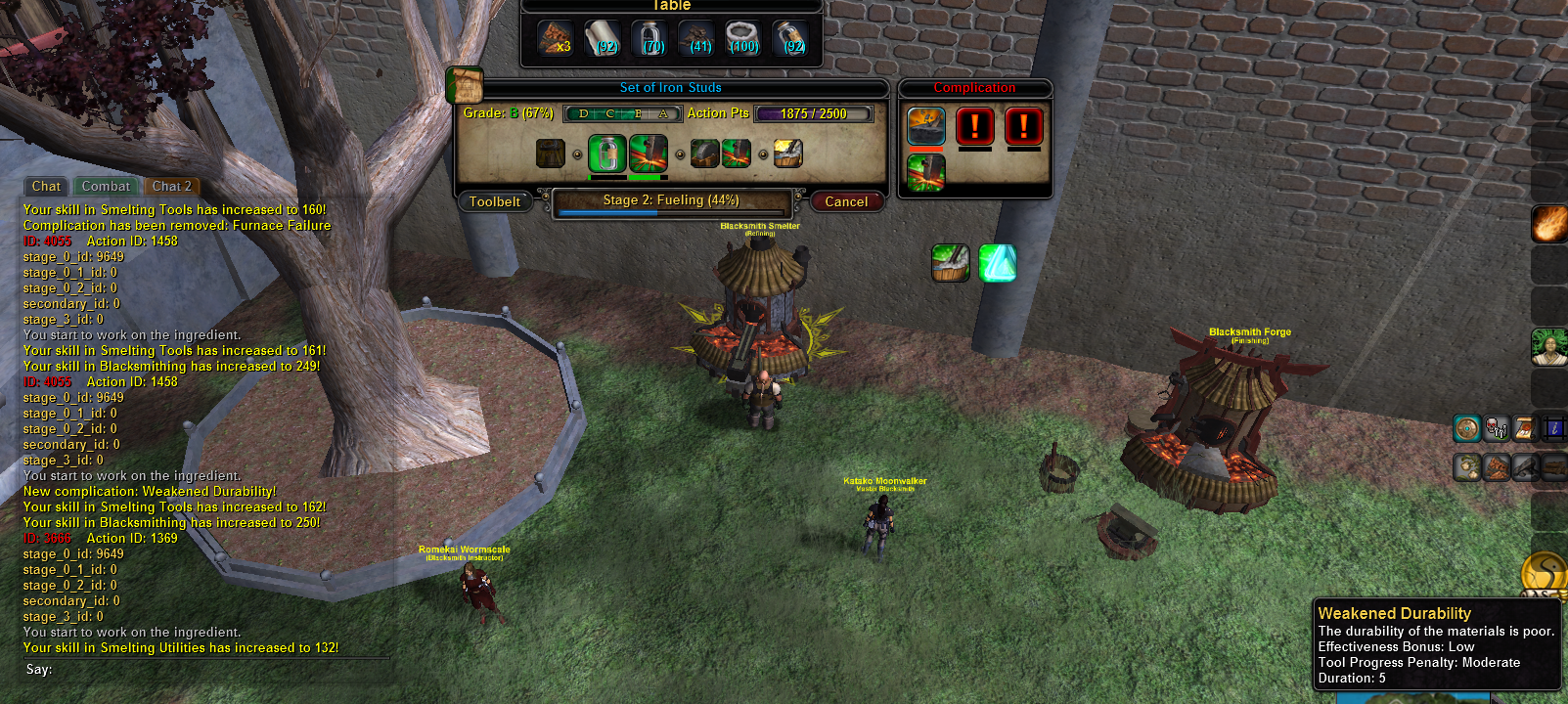The height and width of the screenshot is (704, 1568).
Task: Activate the fireball hotbar ability
Action: click(x=1548, y=224)
